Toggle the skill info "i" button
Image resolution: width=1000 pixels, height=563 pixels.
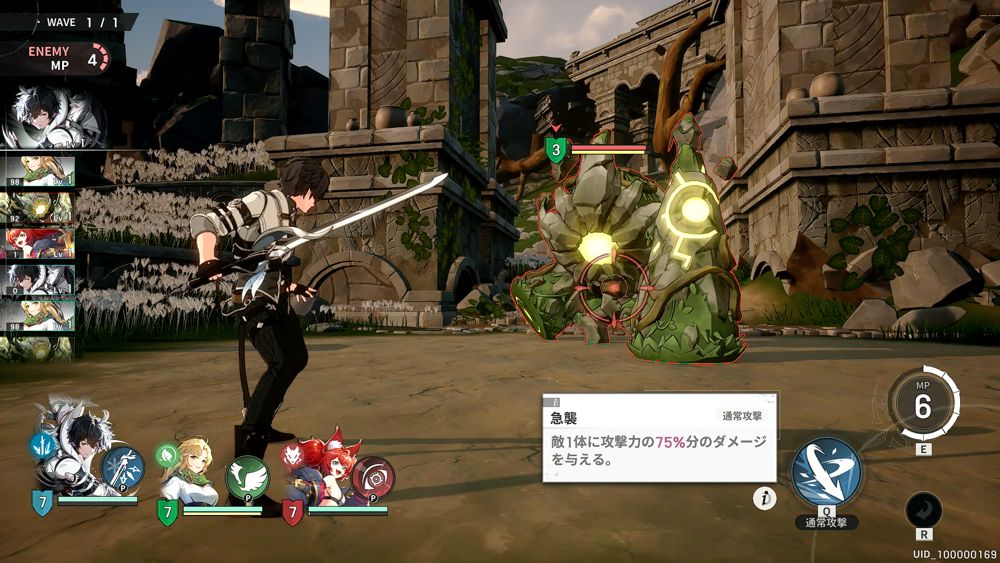pyautogui.click(x=764, y=498)
